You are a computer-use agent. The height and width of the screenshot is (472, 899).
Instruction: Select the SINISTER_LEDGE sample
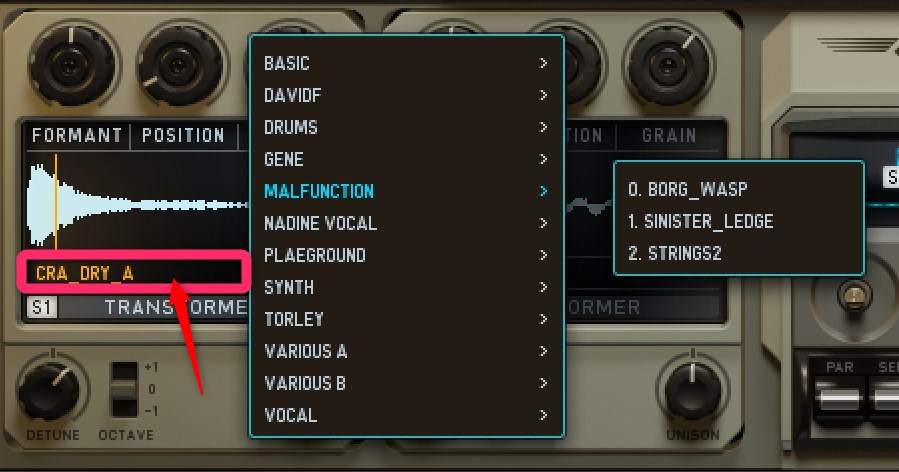pyautogui.click(x=700, y=221)
